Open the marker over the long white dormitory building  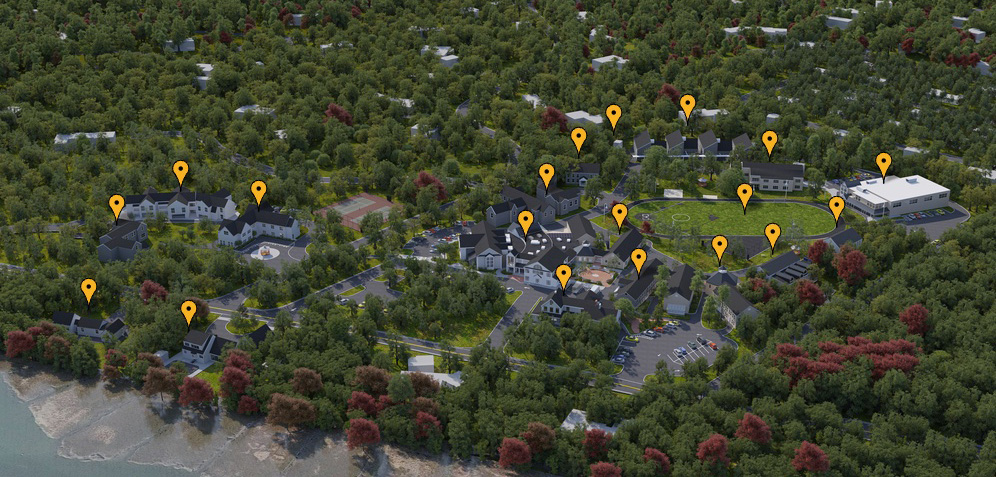tap(180, 171)
